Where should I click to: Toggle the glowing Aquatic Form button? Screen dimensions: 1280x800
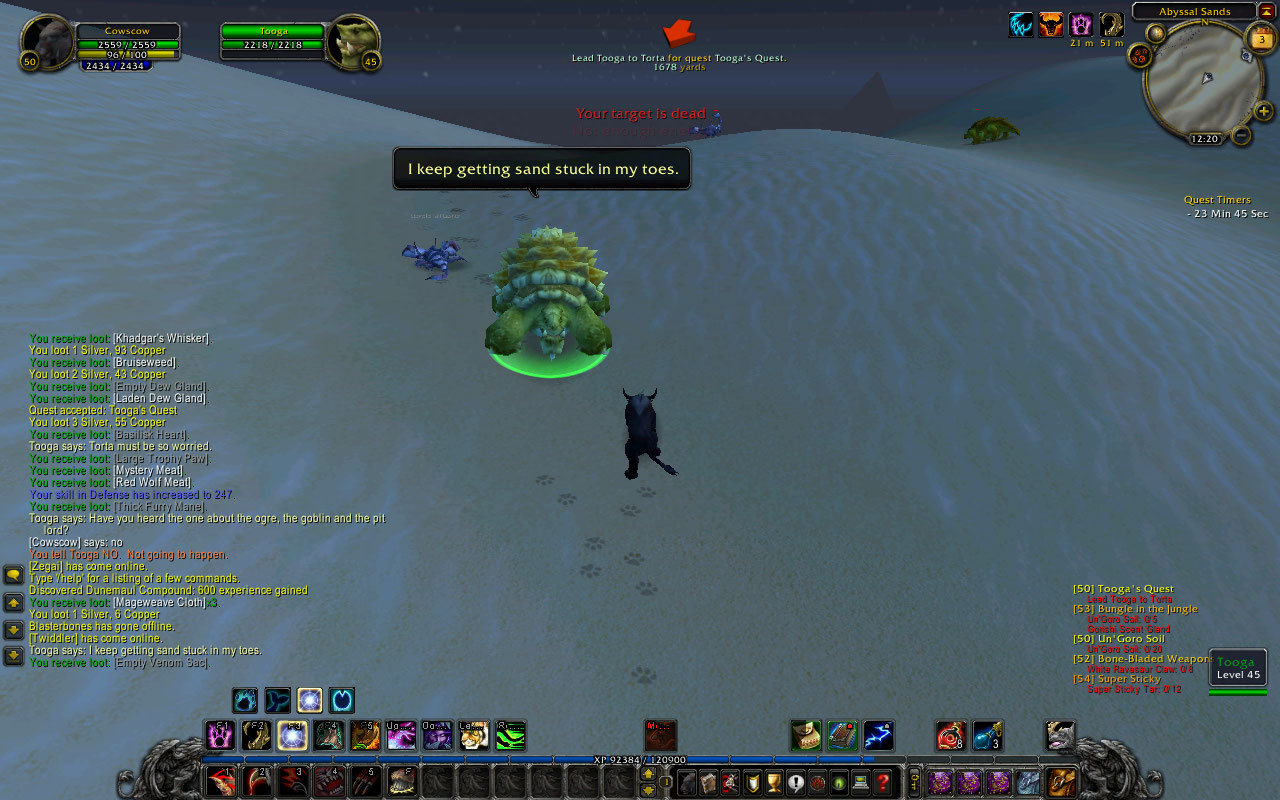(x=310, y=700)
